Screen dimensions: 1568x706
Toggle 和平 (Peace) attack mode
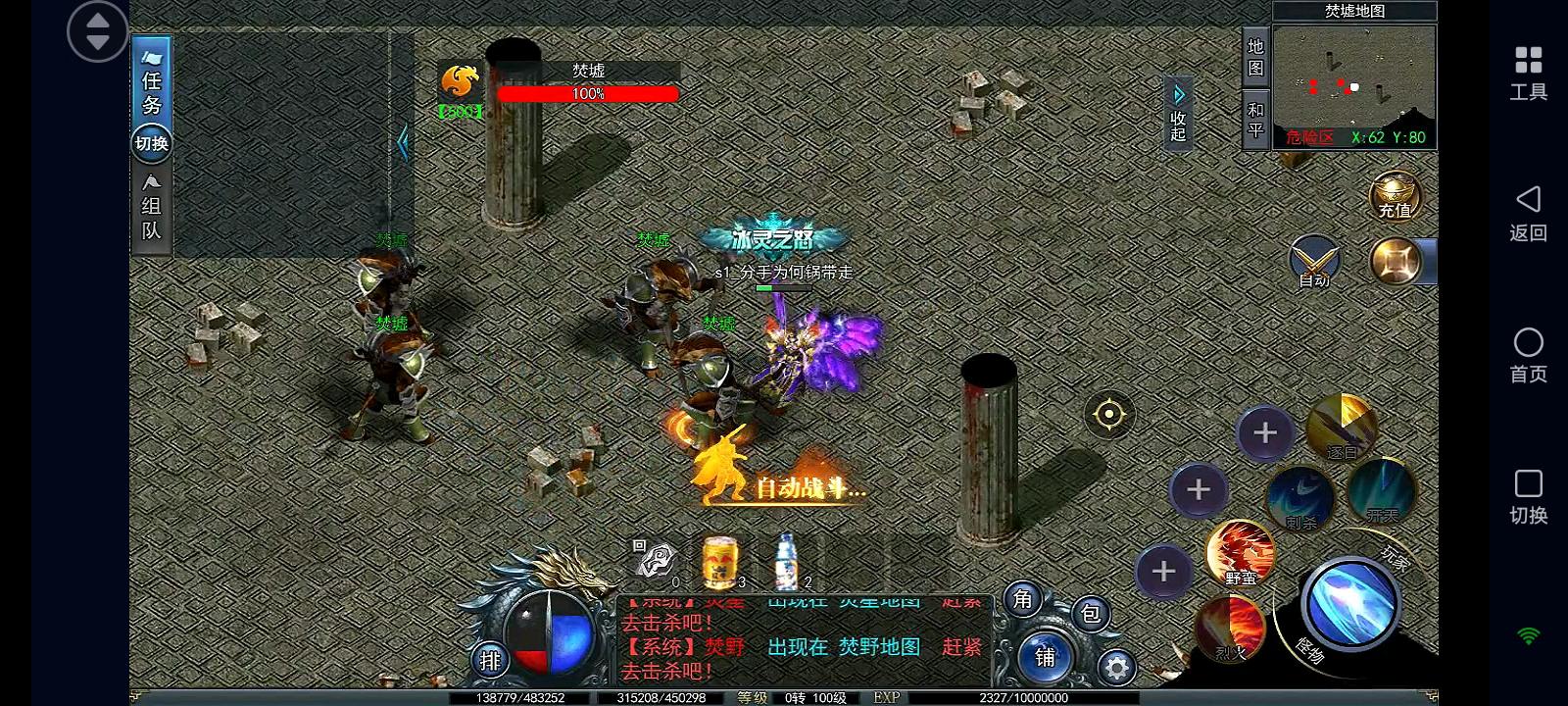pos(1257,115)
